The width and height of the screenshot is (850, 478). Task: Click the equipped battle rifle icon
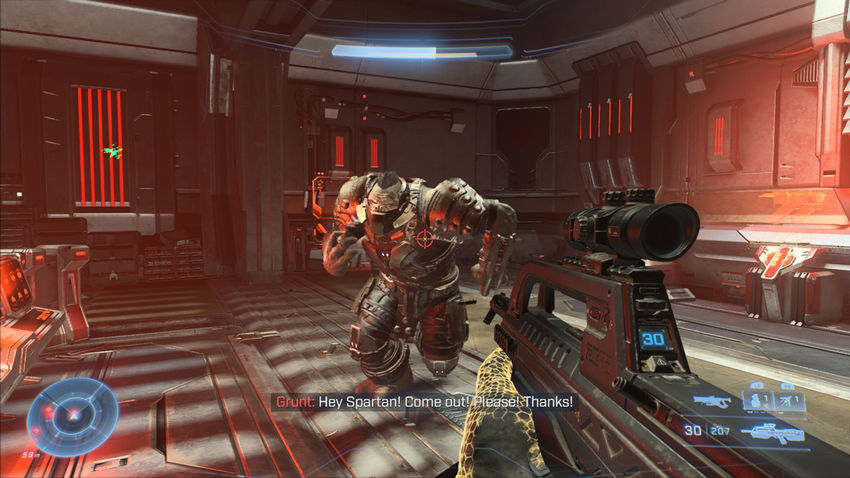[772, 433]
